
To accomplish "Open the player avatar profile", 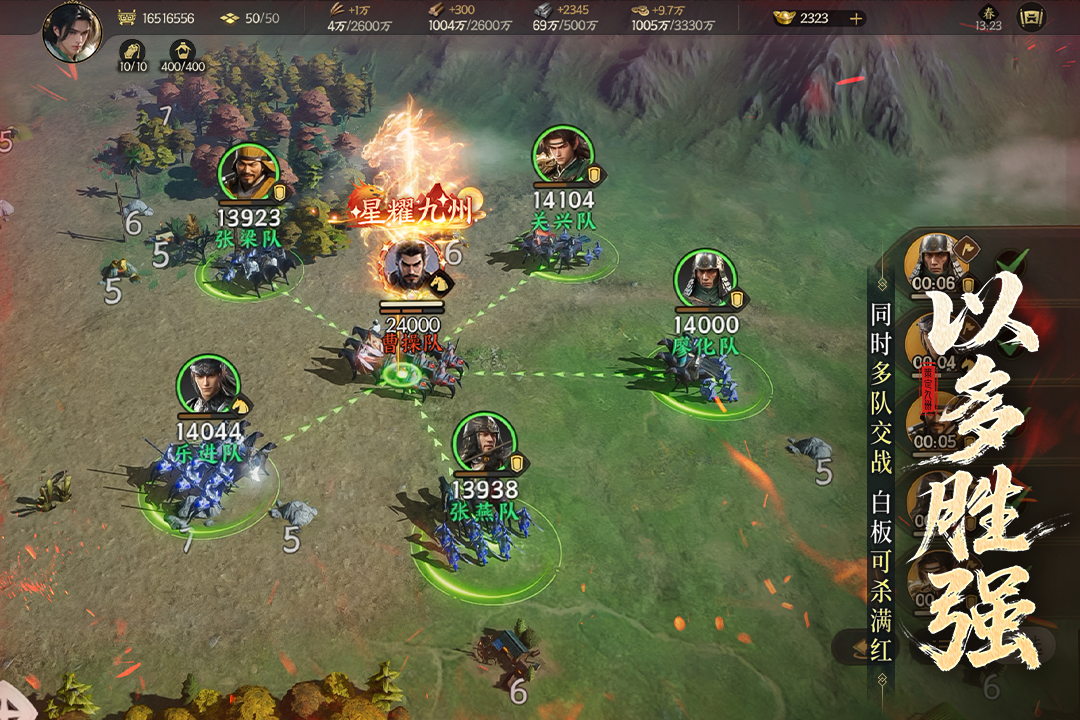I will 73,30.
